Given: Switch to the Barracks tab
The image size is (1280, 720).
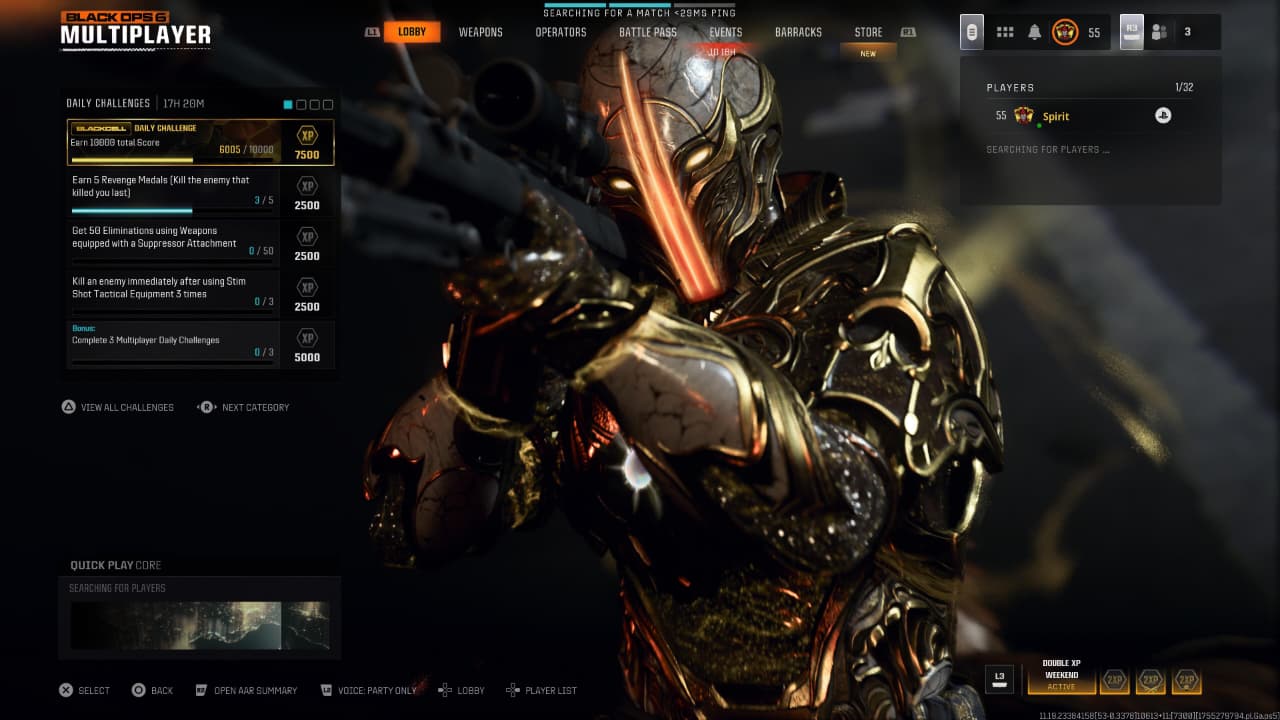Looking at the screenshot, I should point(798,32).
